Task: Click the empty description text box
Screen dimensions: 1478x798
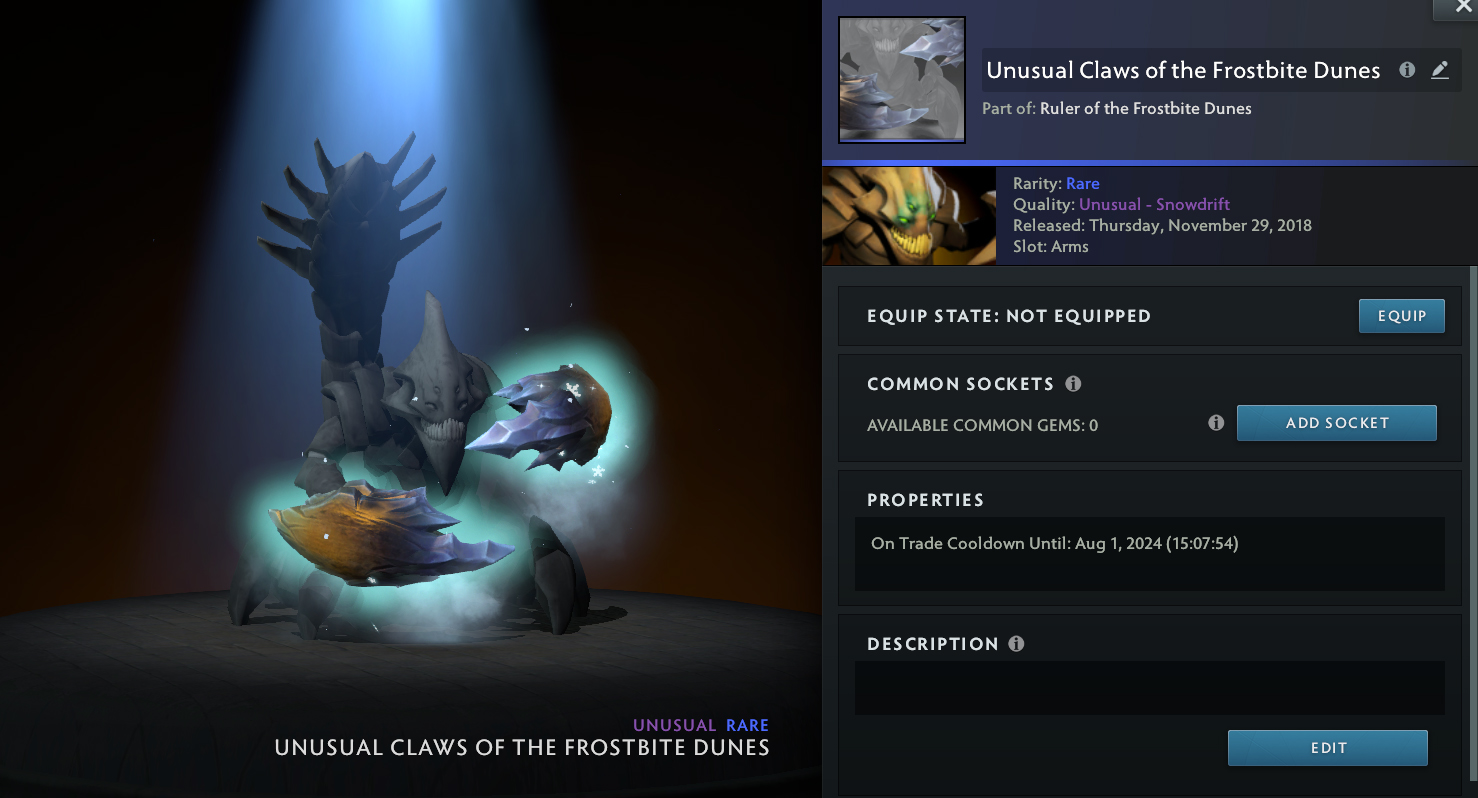Action: (1149, 688)
